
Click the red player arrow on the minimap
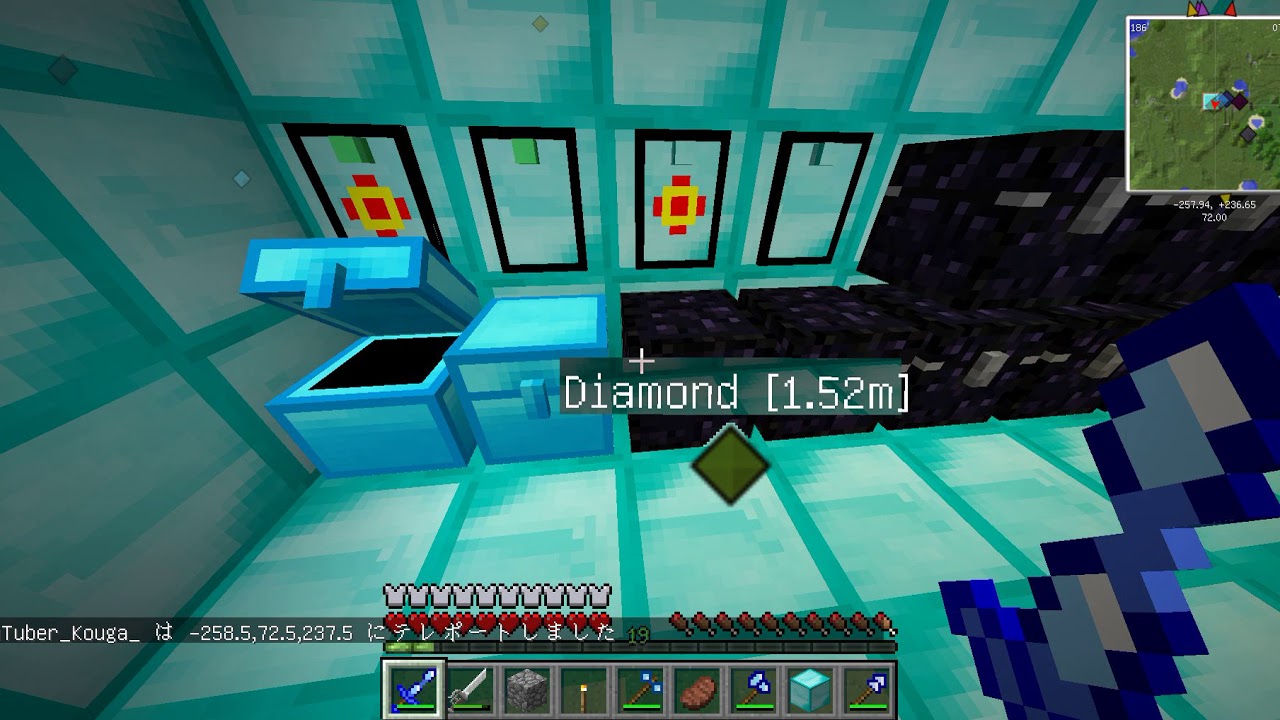[x=1214, y=104]
